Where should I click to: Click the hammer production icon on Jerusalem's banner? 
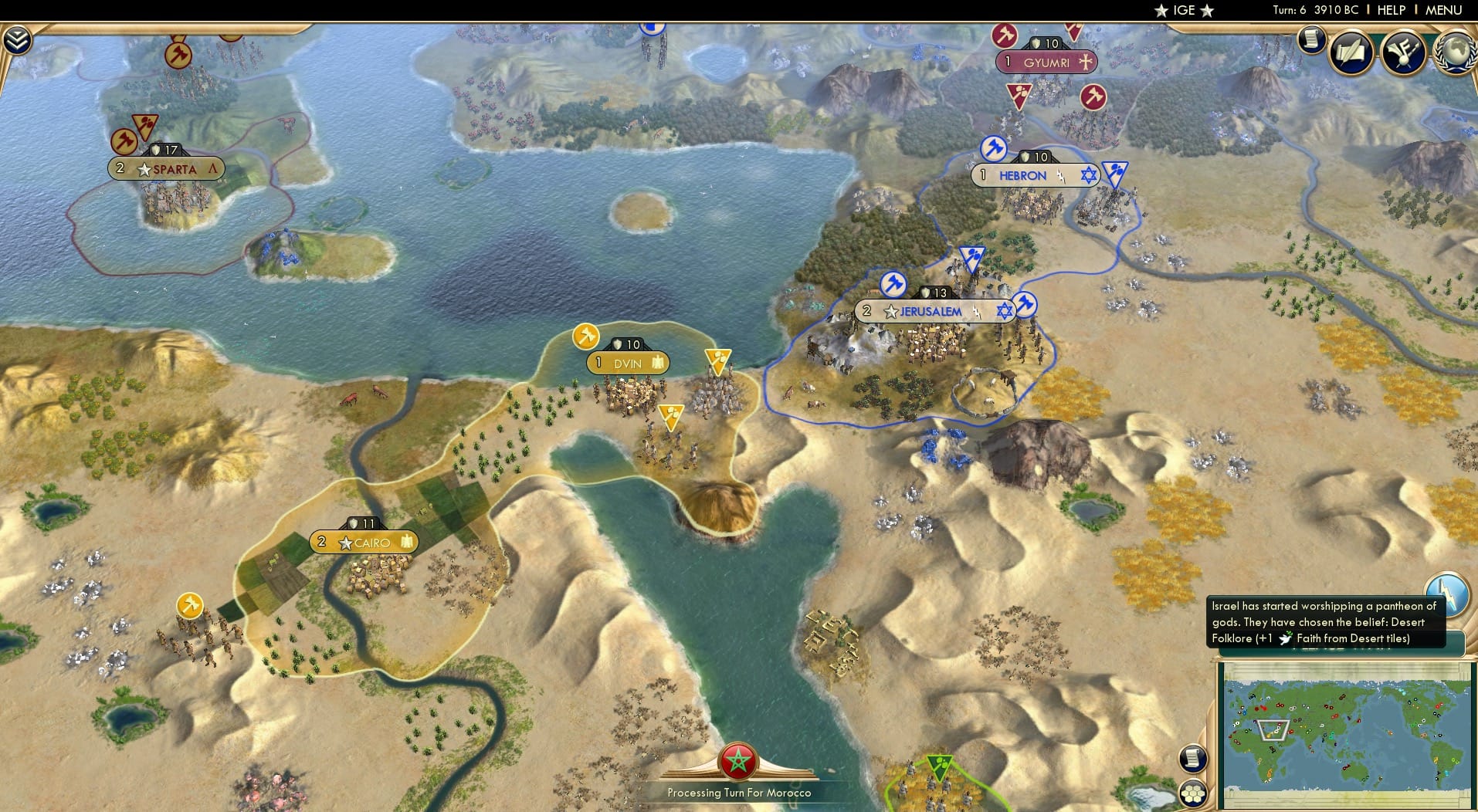point(893,284)
